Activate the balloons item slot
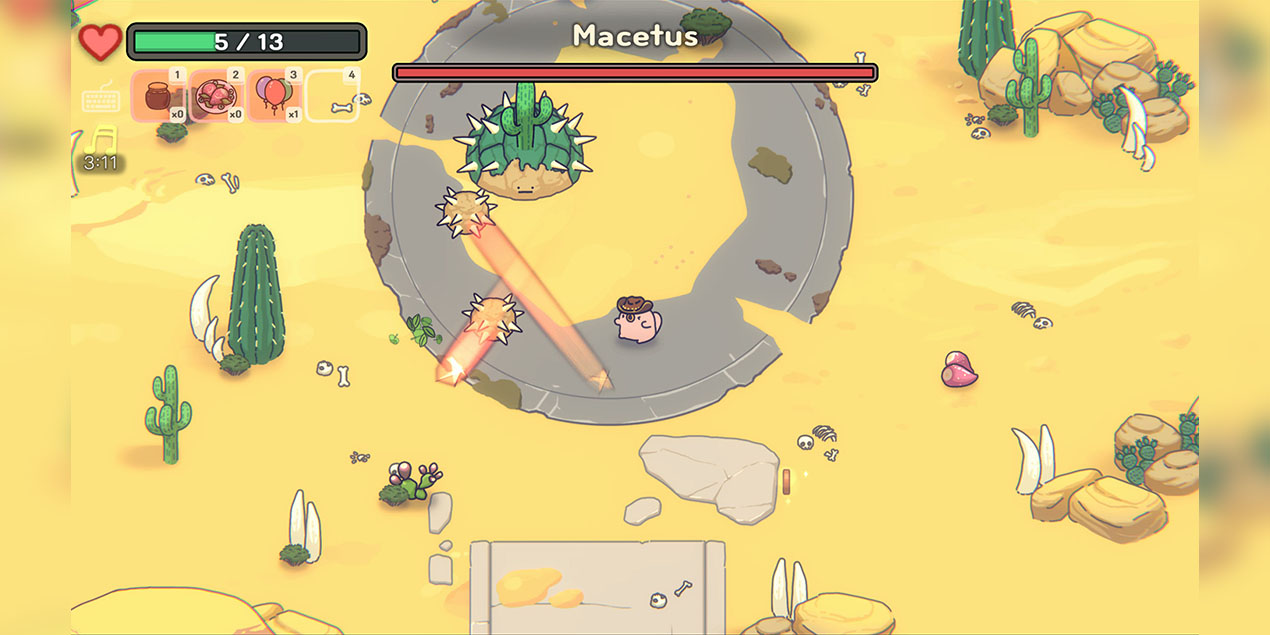Viewport: 1270px width, 635px height. [x=275, y=96]
